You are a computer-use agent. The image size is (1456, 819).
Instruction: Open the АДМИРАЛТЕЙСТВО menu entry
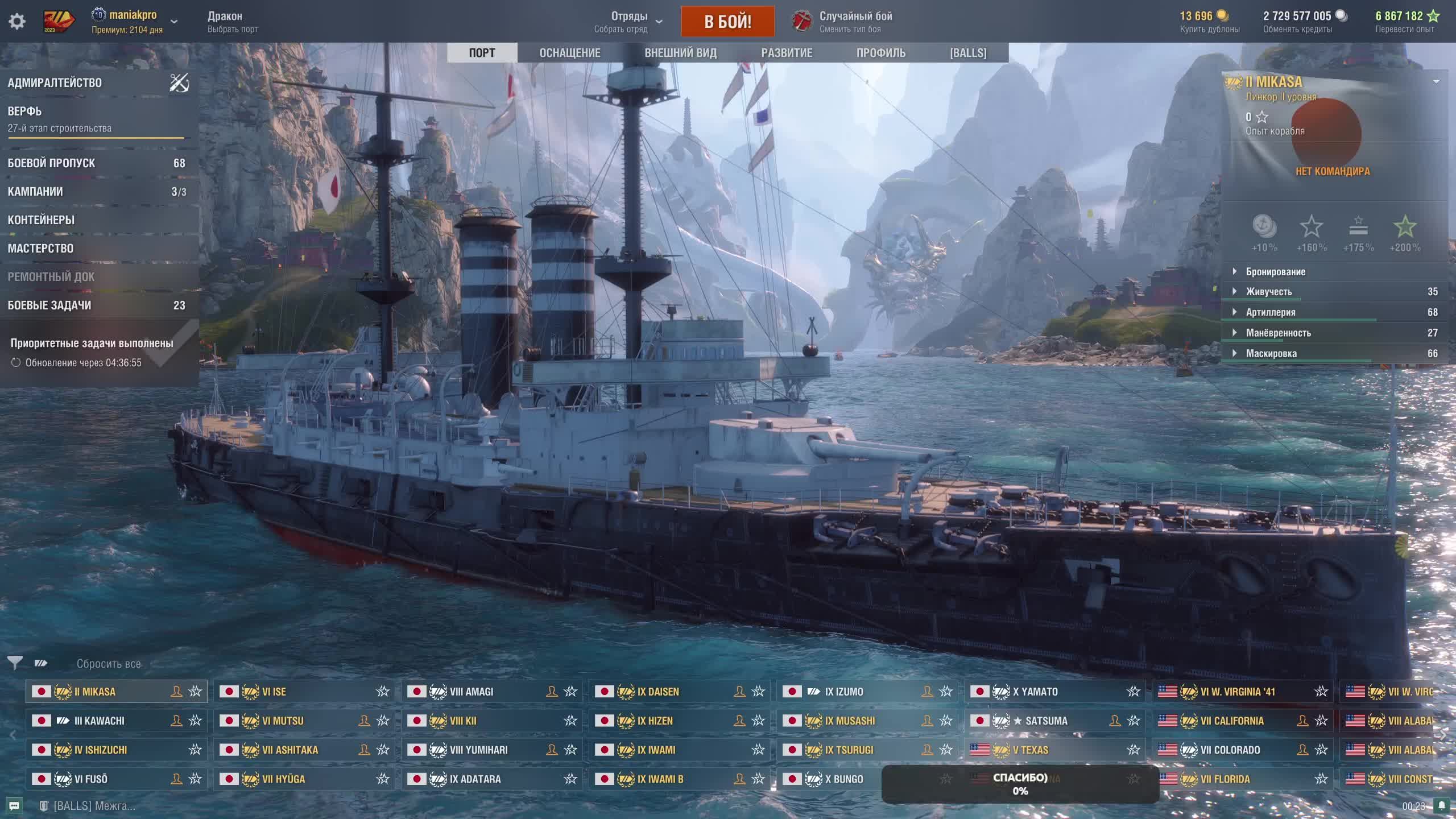click(55, 83)
